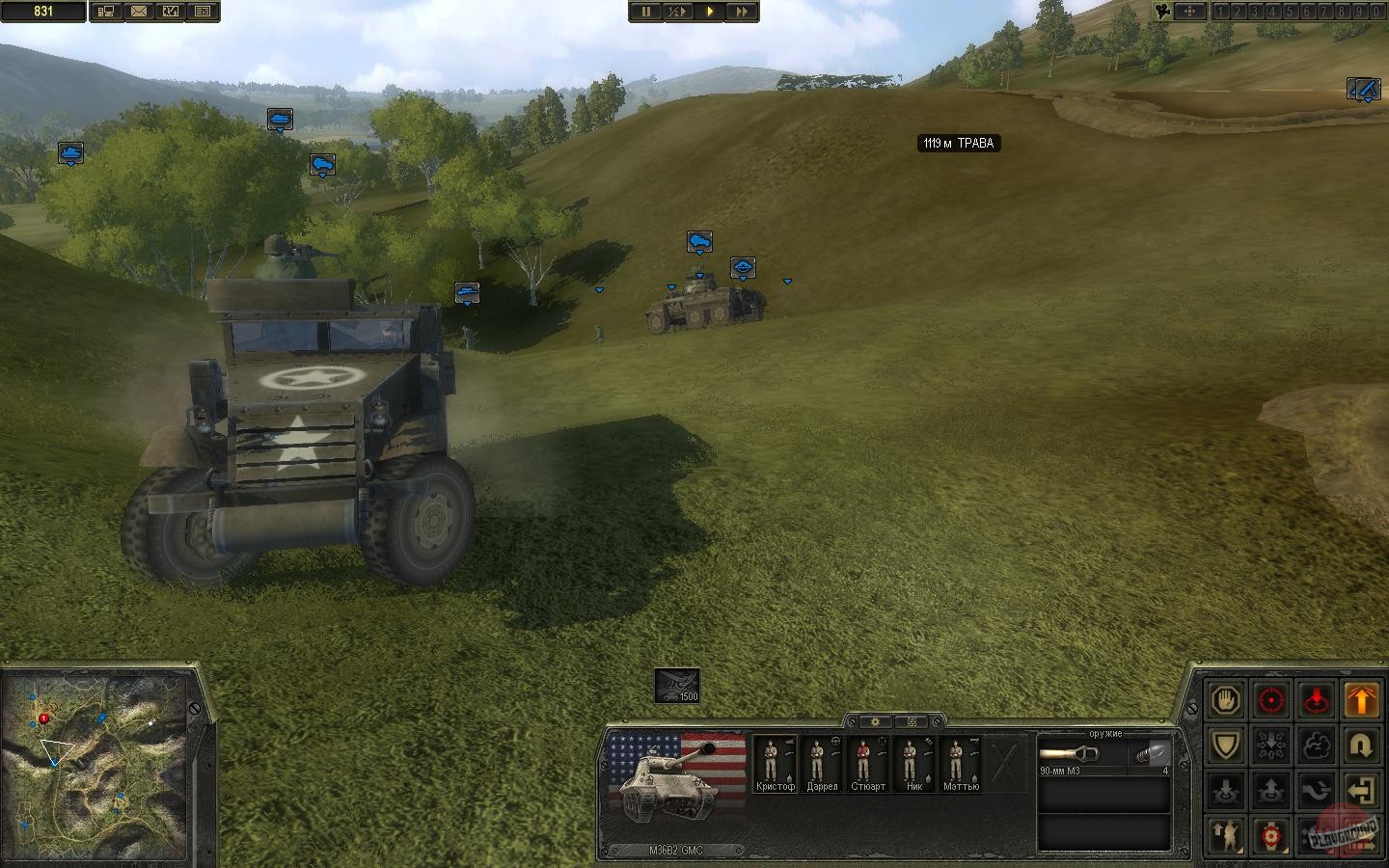Switch to the gear settings tab above unit panel
Image resolution: width=1389 pixels, height=868 pixels.
[x=874, y=720]
